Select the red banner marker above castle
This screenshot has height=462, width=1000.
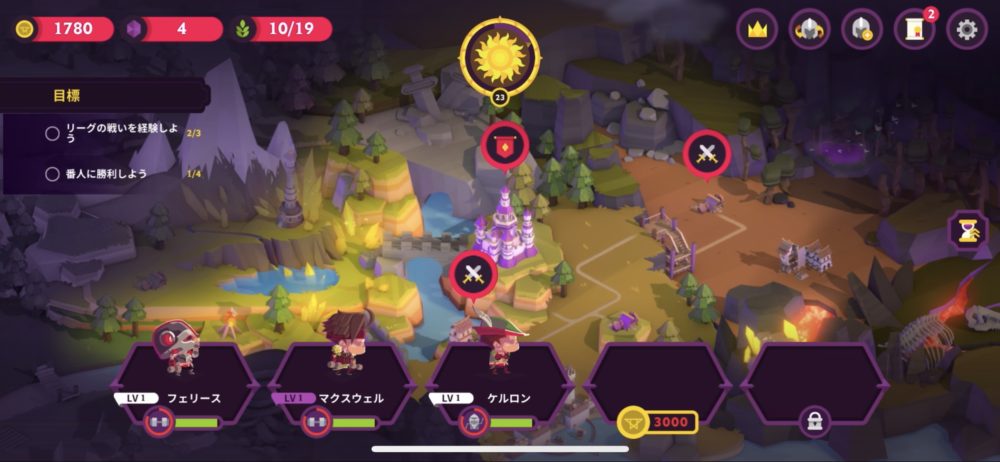[x=505, y=145]
